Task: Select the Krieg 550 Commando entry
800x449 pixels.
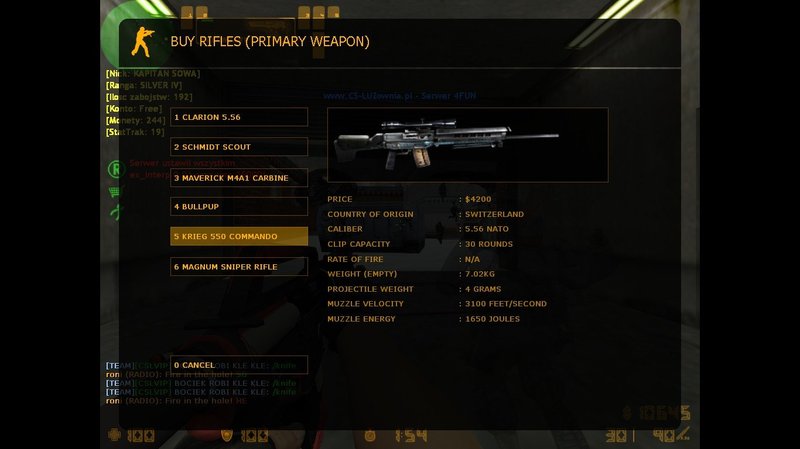Action: pyautogui.click(x=239, y=236)
